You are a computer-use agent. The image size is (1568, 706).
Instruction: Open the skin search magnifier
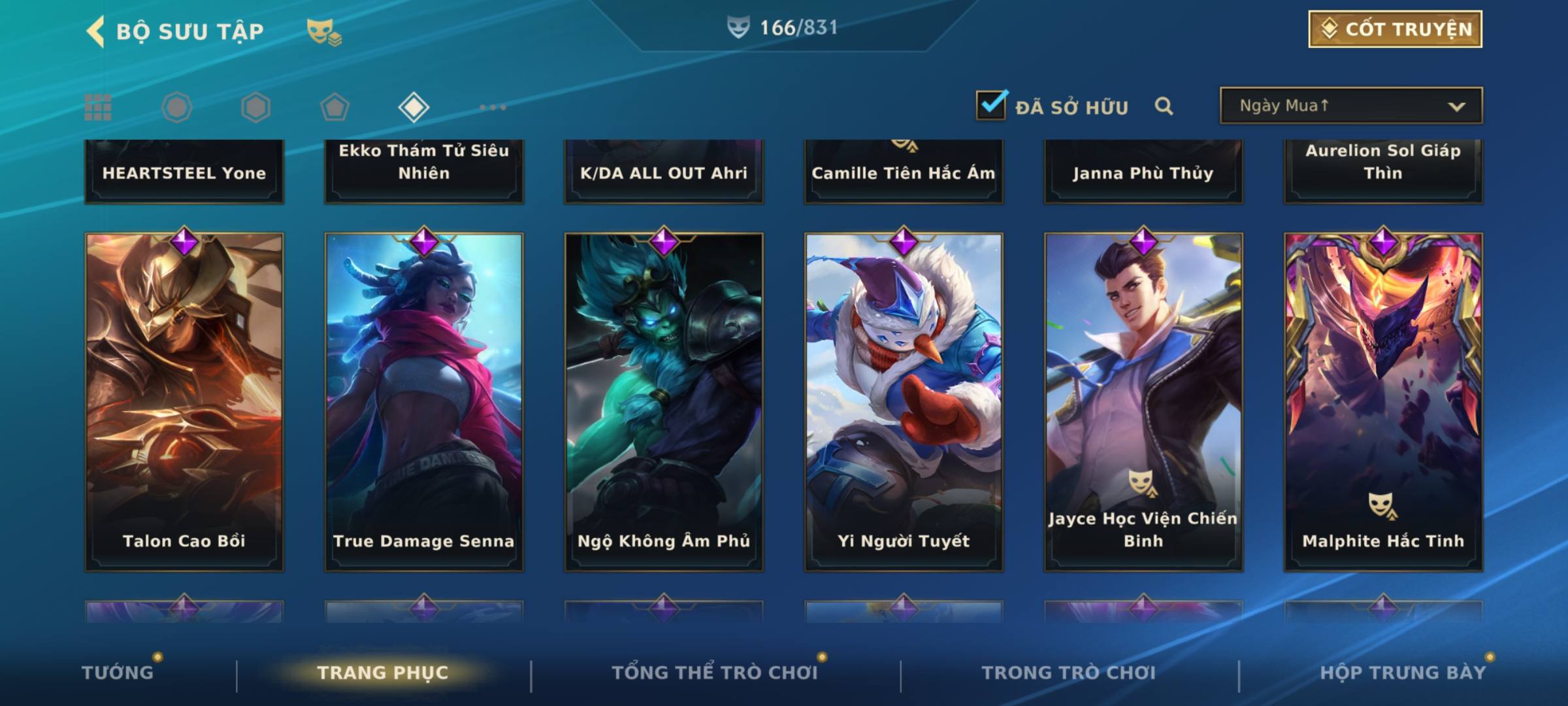point(1164,106)
